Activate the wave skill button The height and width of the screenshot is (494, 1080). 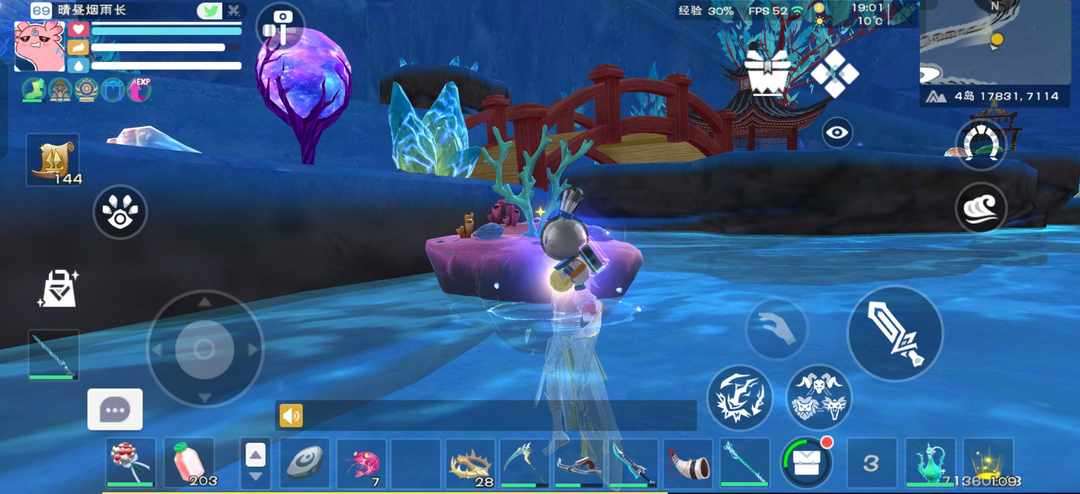click(981, 207)
